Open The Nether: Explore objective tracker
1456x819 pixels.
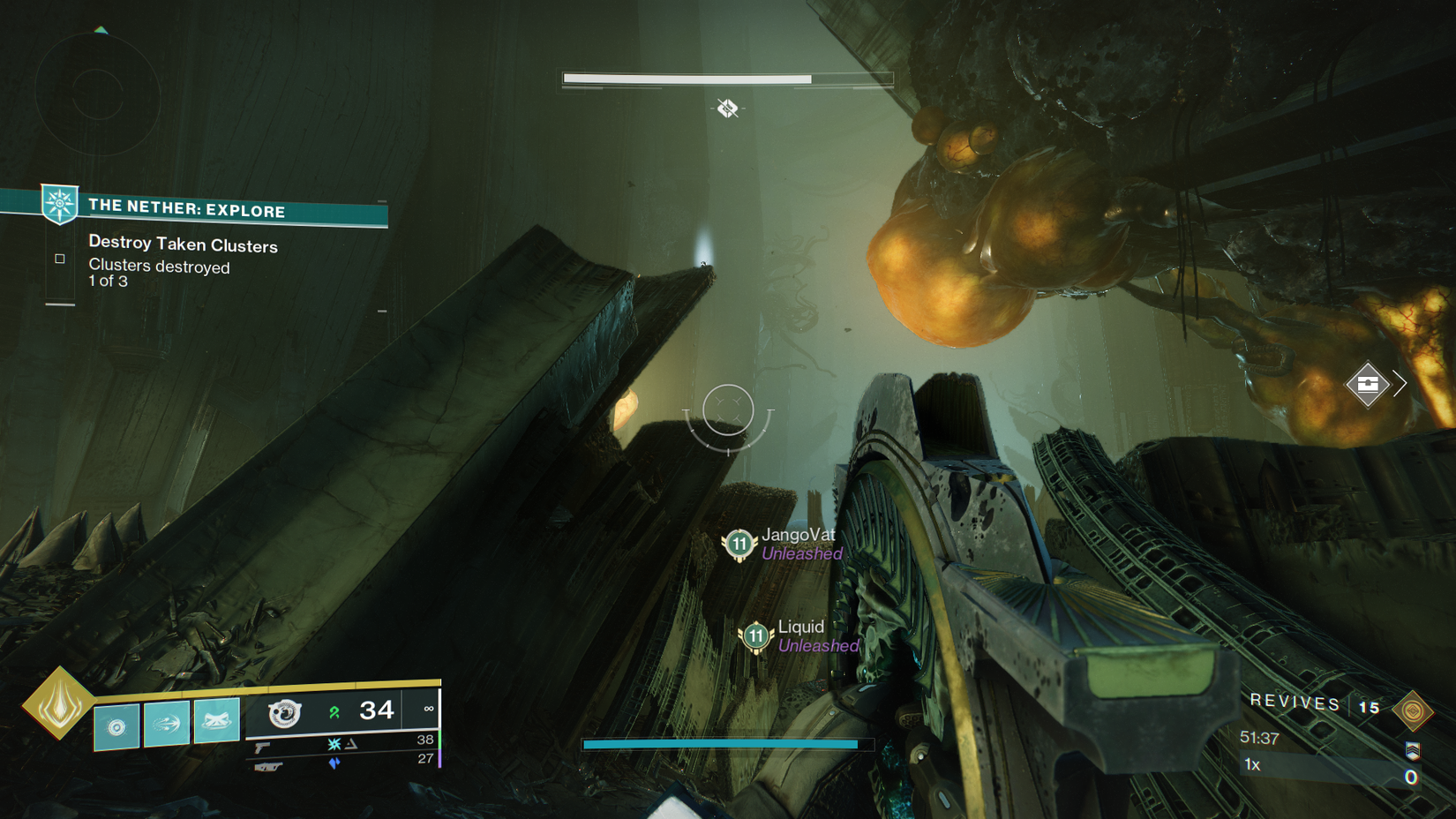coord(187,208)
